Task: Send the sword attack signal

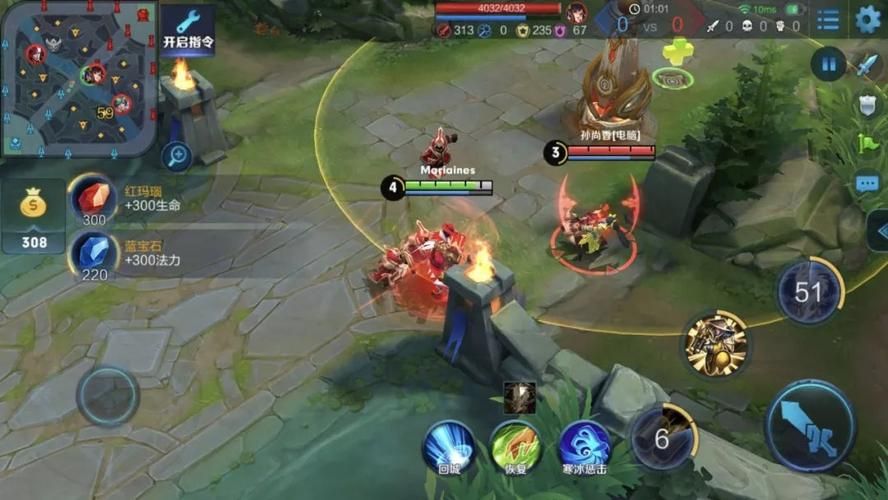Action: point(866,65)
